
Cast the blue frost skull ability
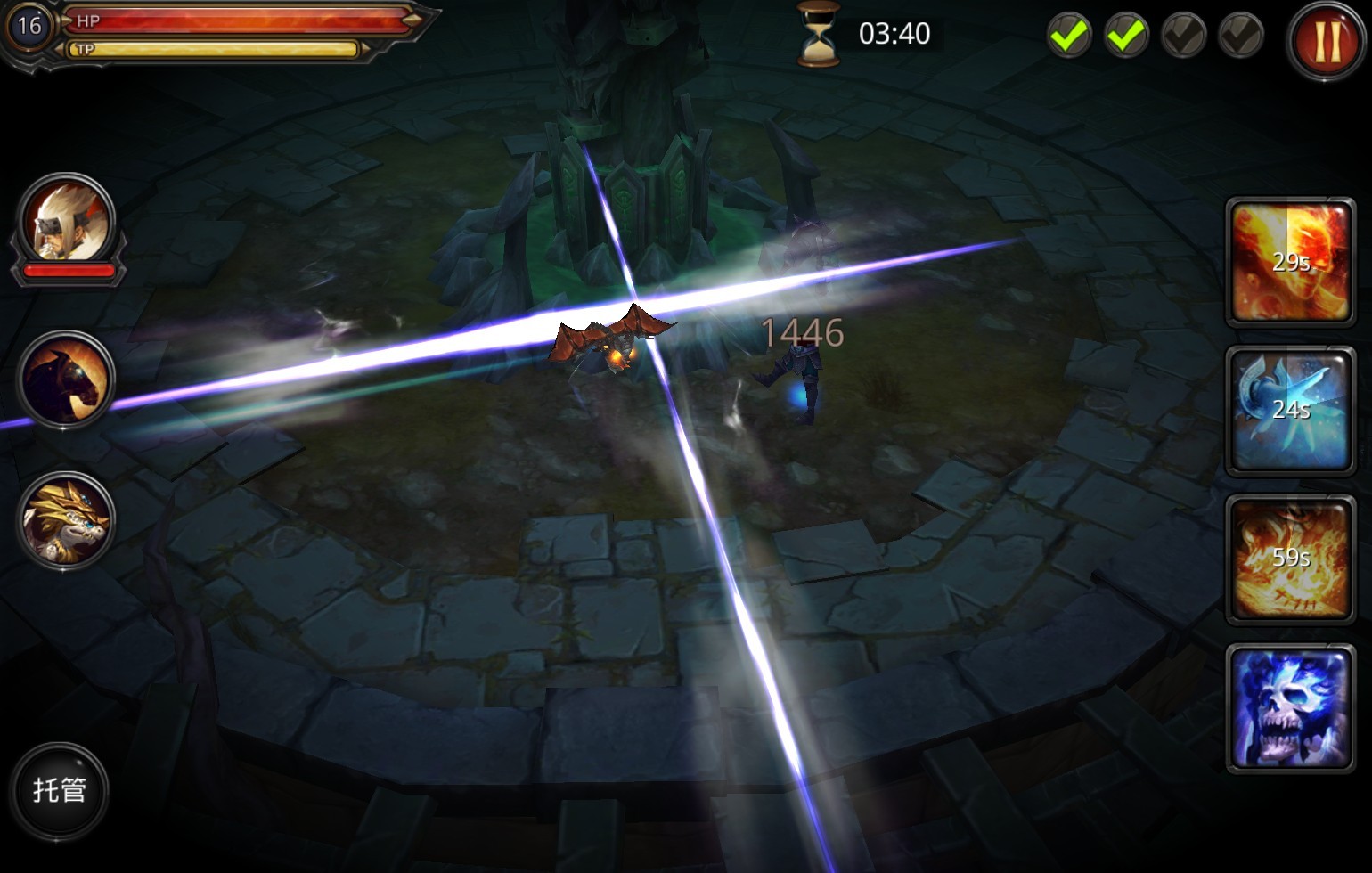coord(1290,708)
